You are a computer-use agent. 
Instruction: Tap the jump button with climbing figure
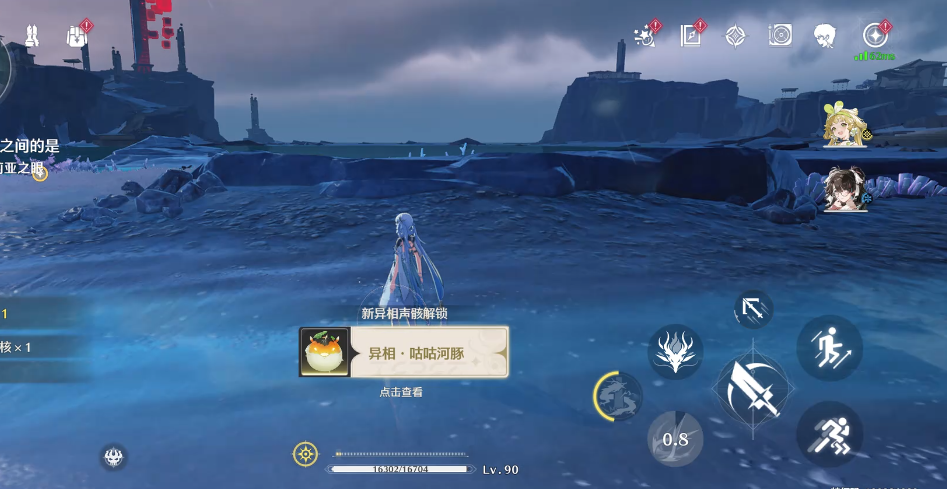(829, 347)
